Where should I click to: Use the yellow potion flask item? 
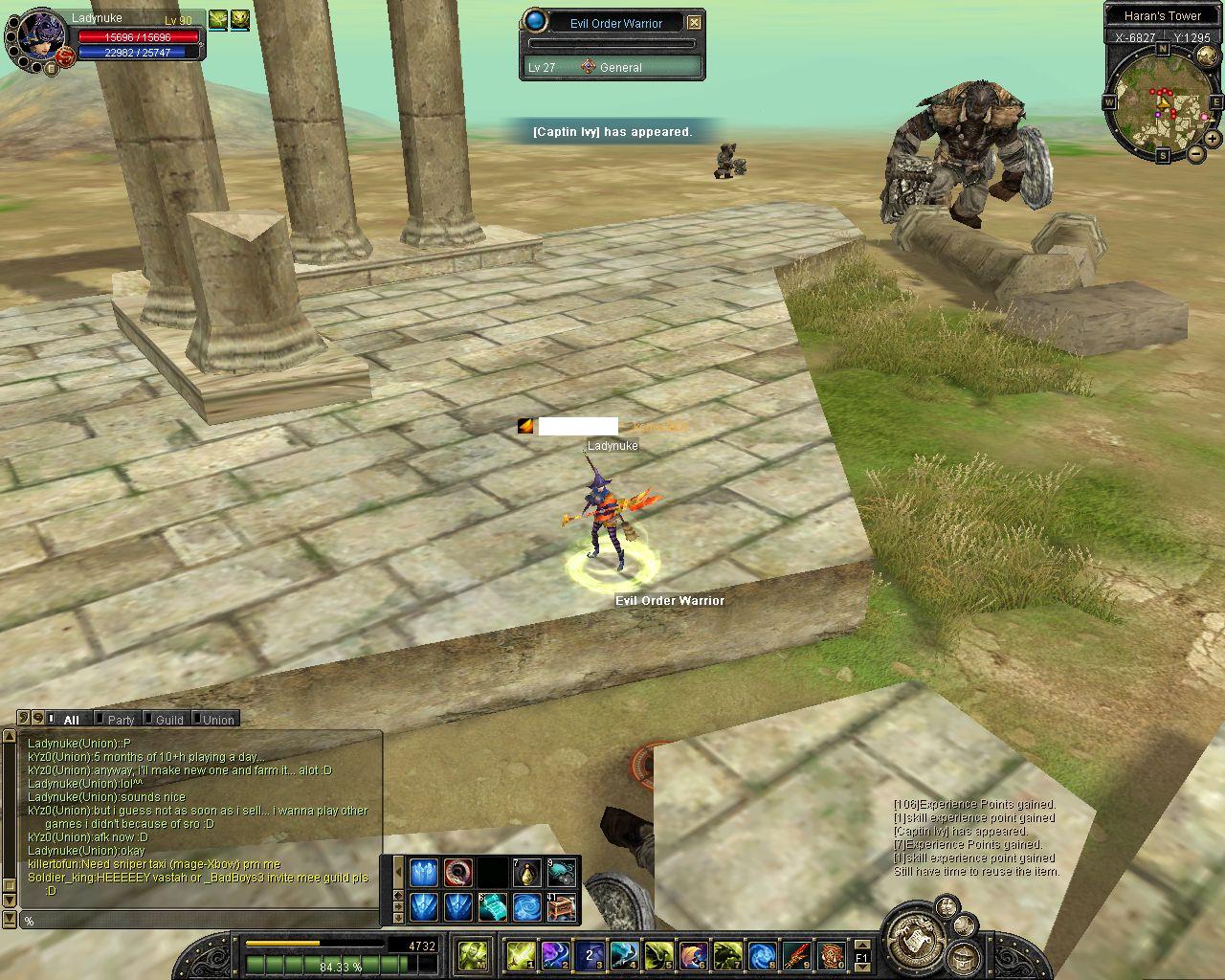coord(526,872)
